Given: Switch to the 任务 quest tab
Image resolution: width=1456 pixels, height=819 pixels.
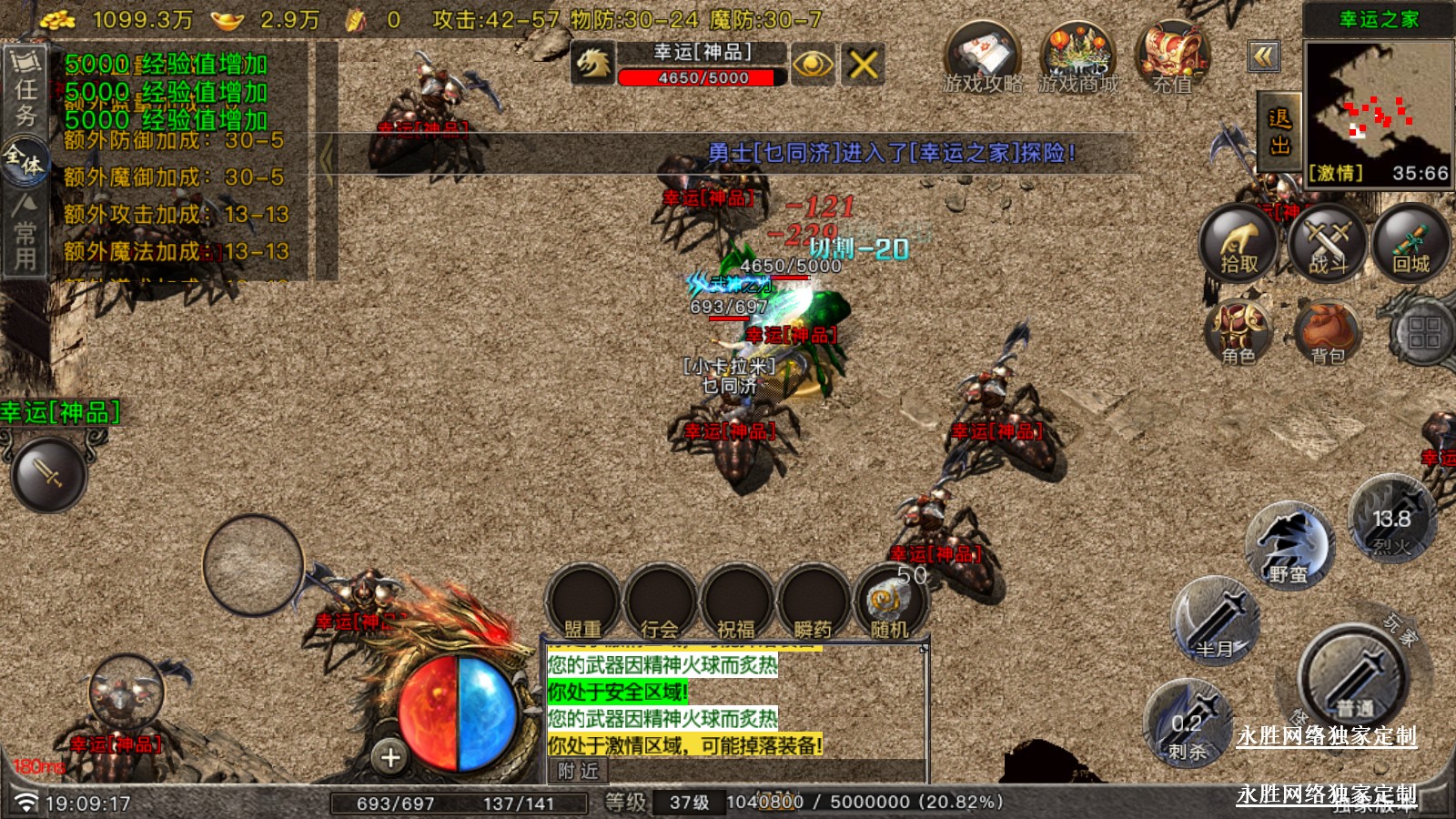Looking at the screenshot, I should coord(25,89).
